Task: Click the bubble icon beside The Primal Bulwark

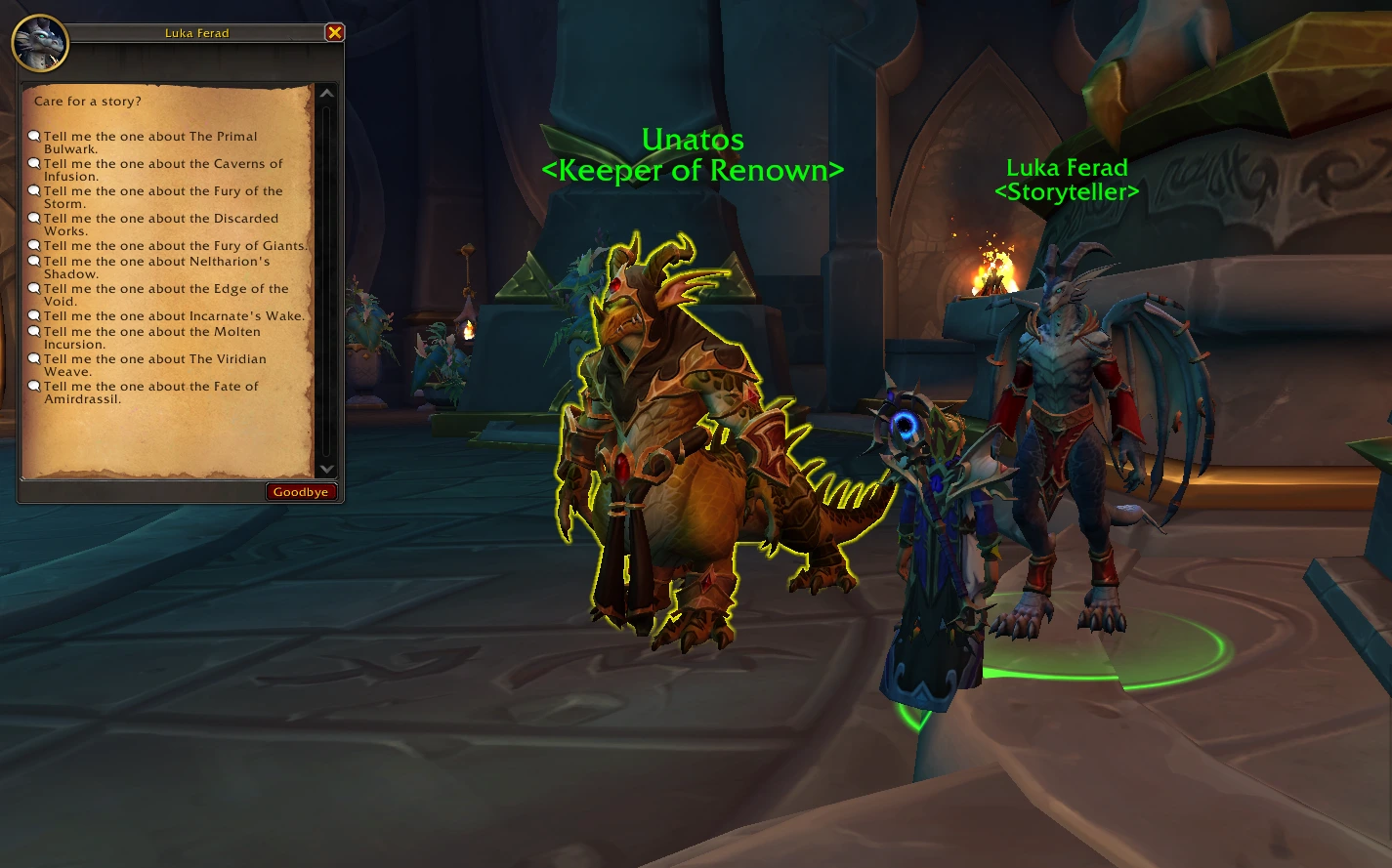Action: 35,136
